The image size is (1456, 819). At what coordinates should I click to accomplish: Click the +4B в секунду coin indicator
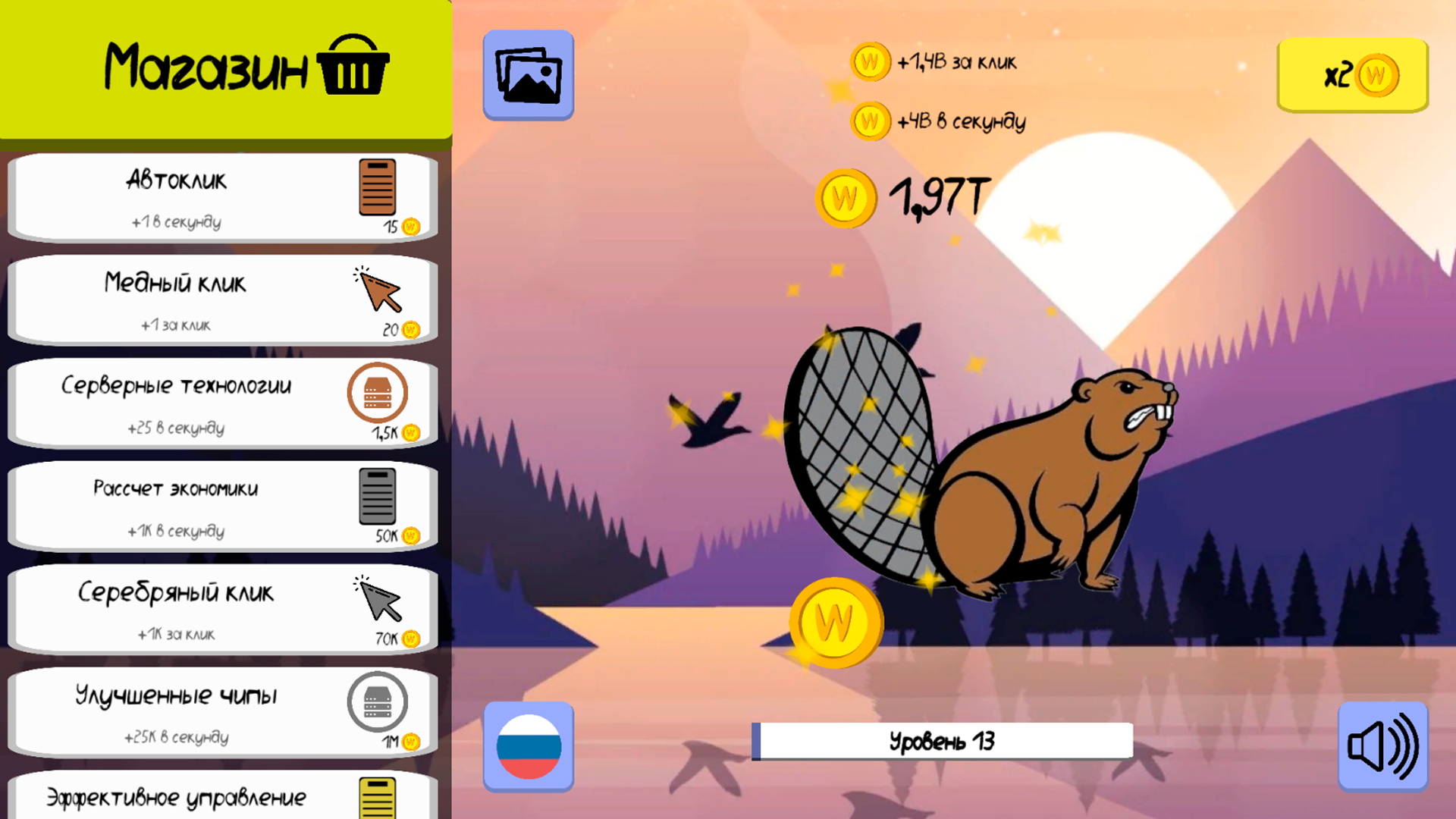pos(869,121)
